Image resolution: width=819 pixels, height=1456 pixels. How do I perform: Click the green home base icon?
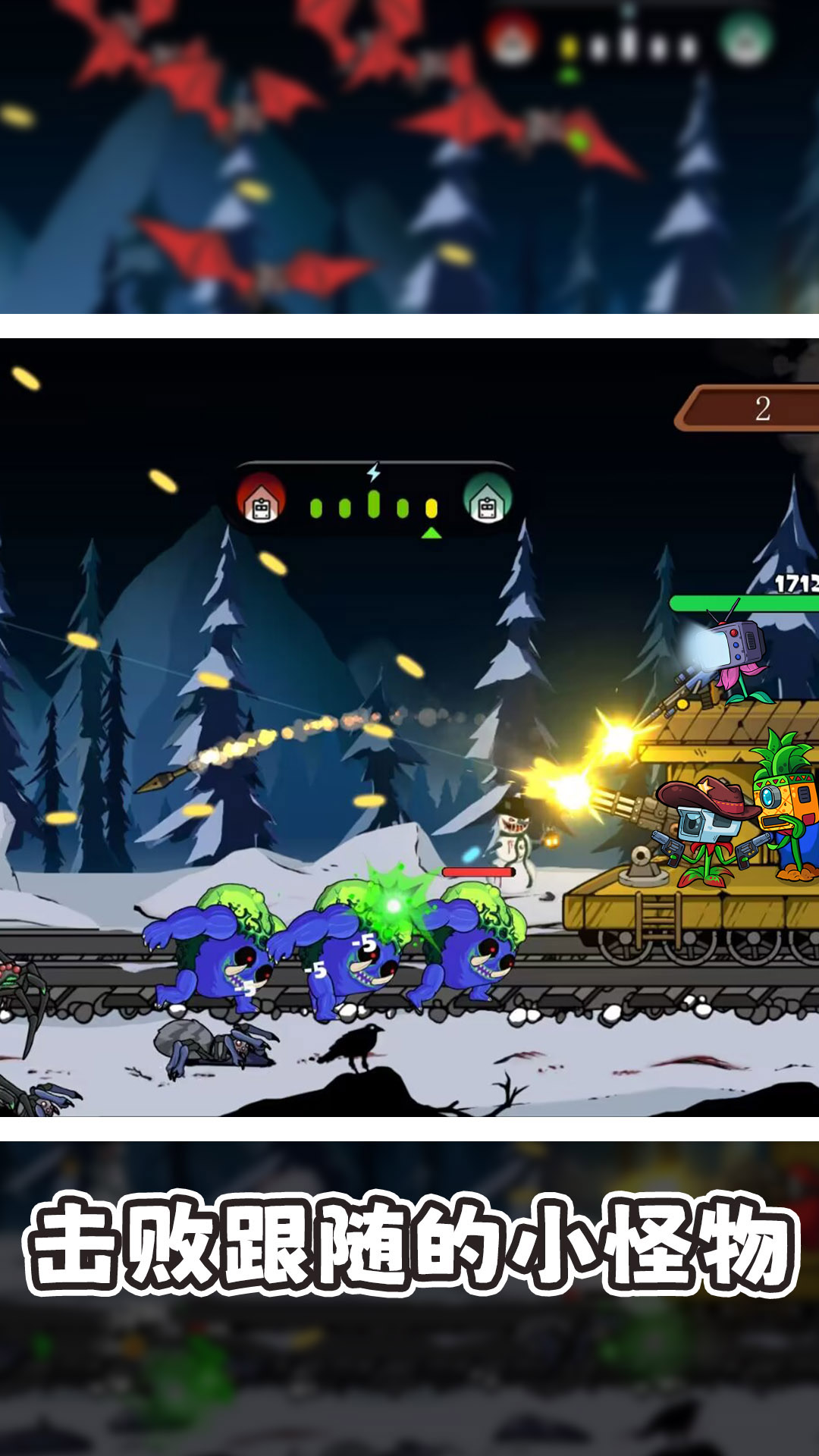(x=487, y=500)
